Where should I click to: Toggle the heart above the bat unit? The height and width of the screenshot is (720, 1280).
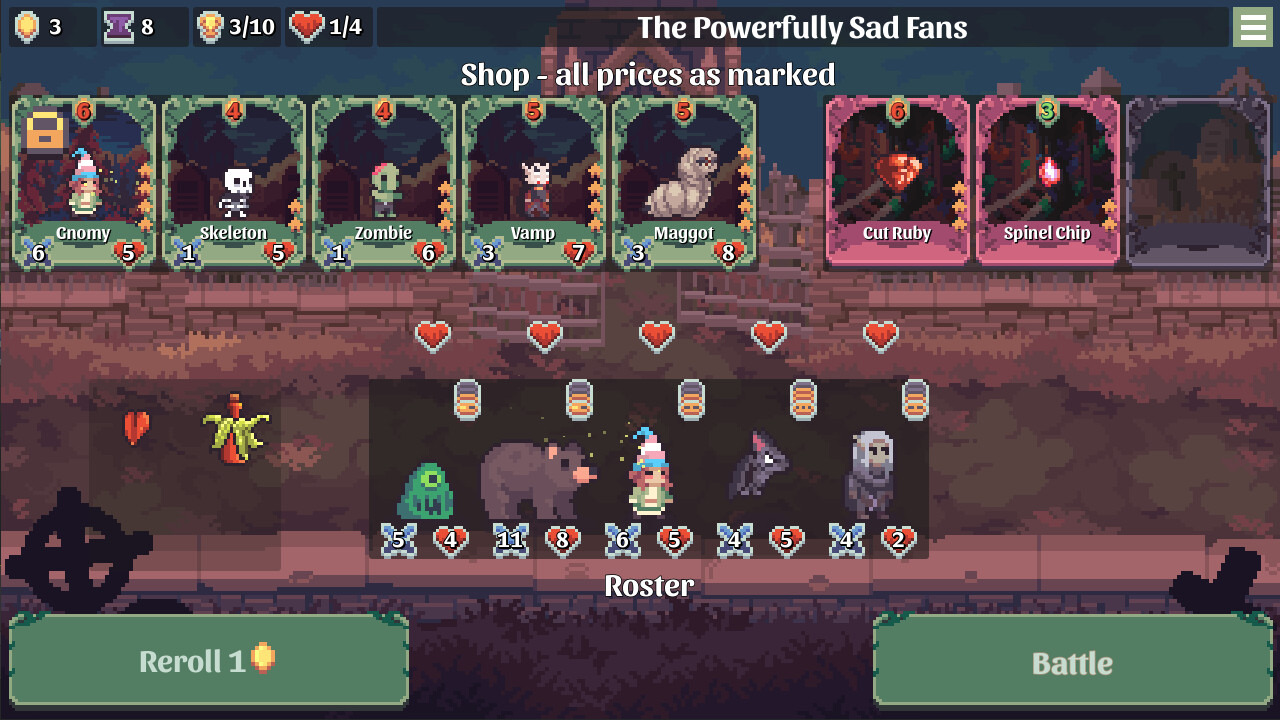pyautogui.click(x=769, y=335)
